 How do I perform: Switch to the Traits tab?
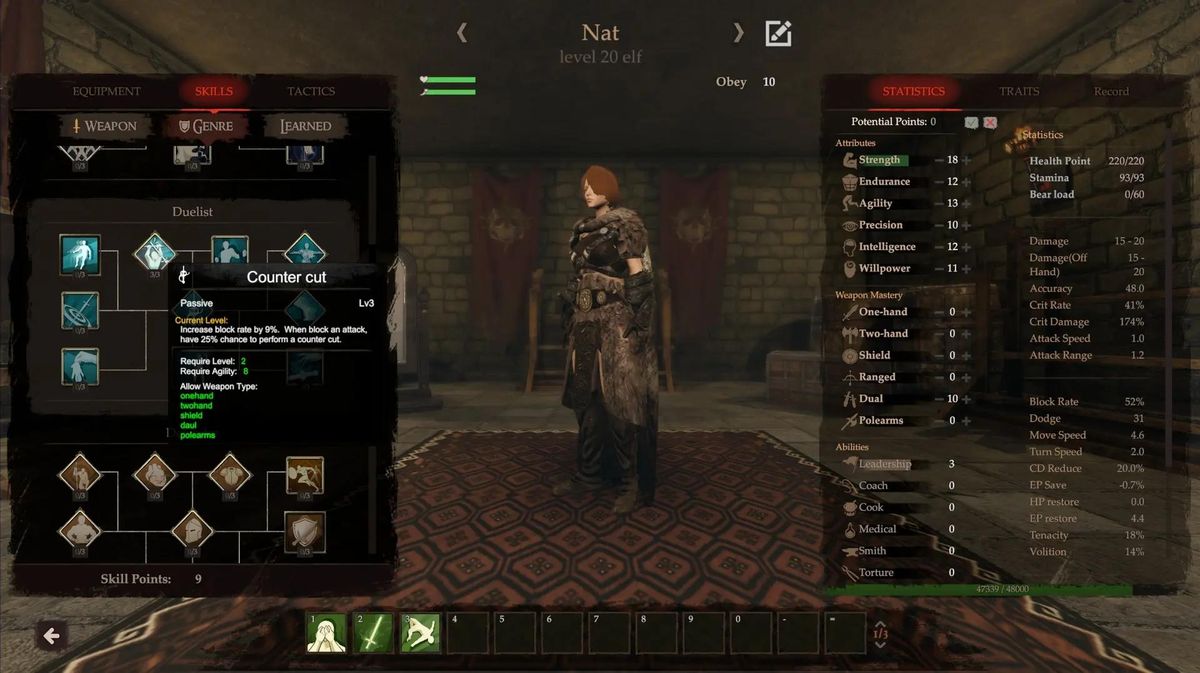click(x=1019, y=92)
